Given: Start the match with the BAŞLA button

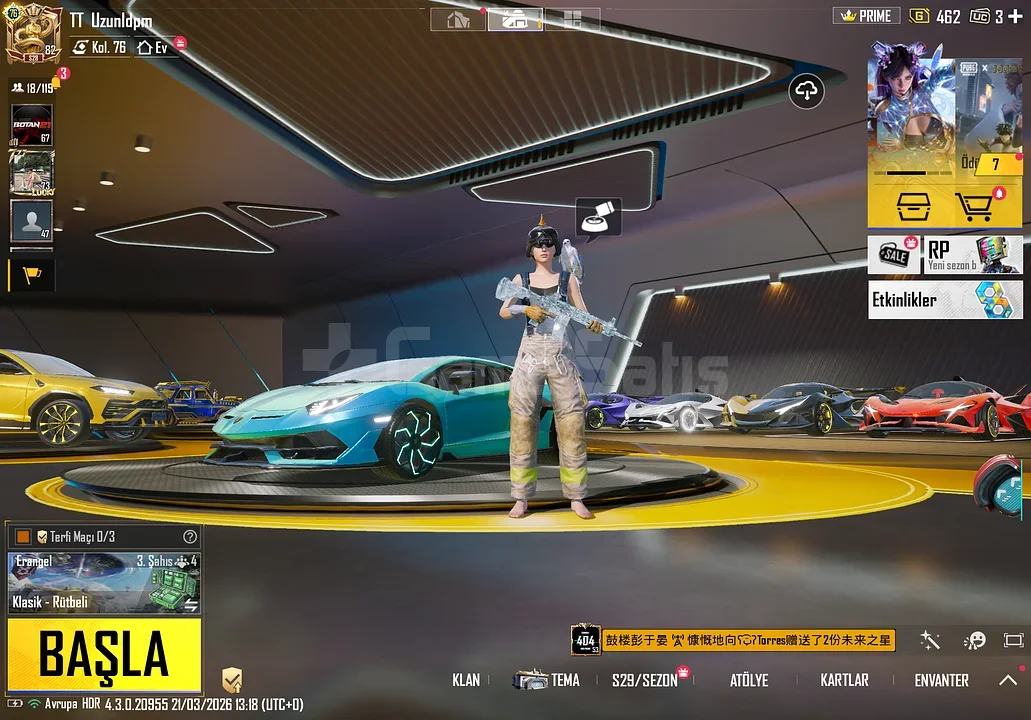Looking at the screenshot, I should coord(104,655).
